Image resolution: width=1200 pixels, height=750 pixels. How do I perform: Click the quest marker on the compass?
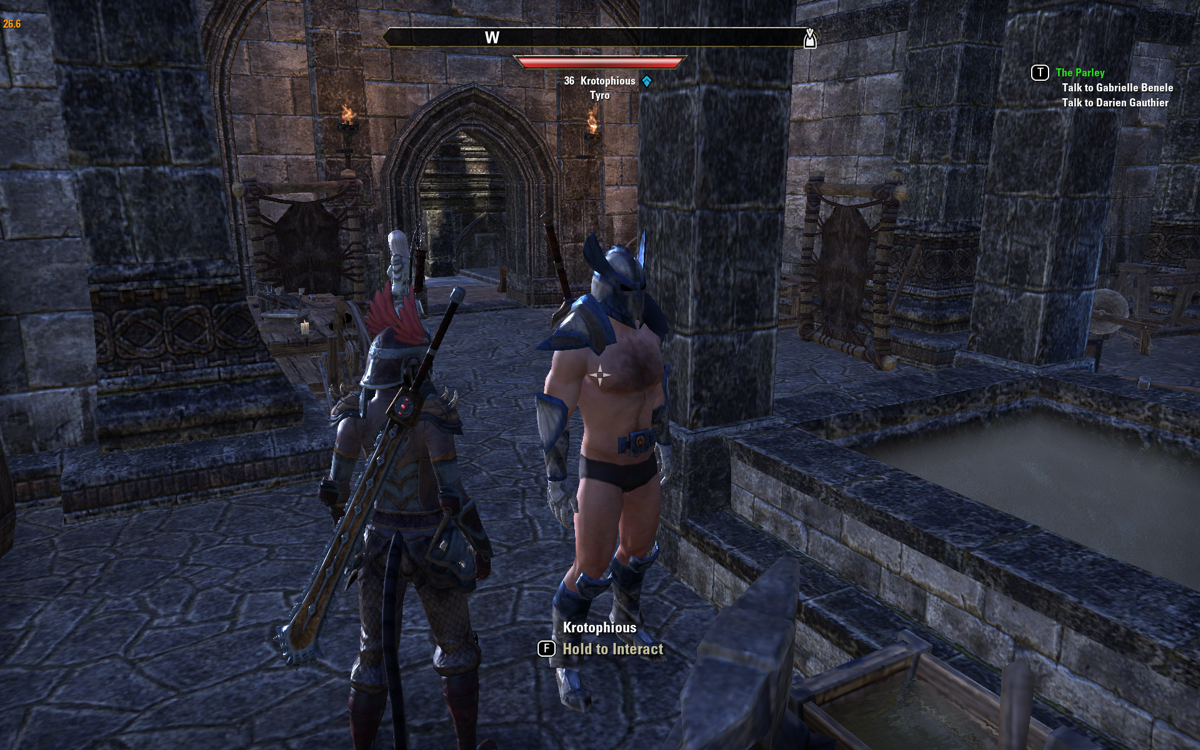click(809, 39)
